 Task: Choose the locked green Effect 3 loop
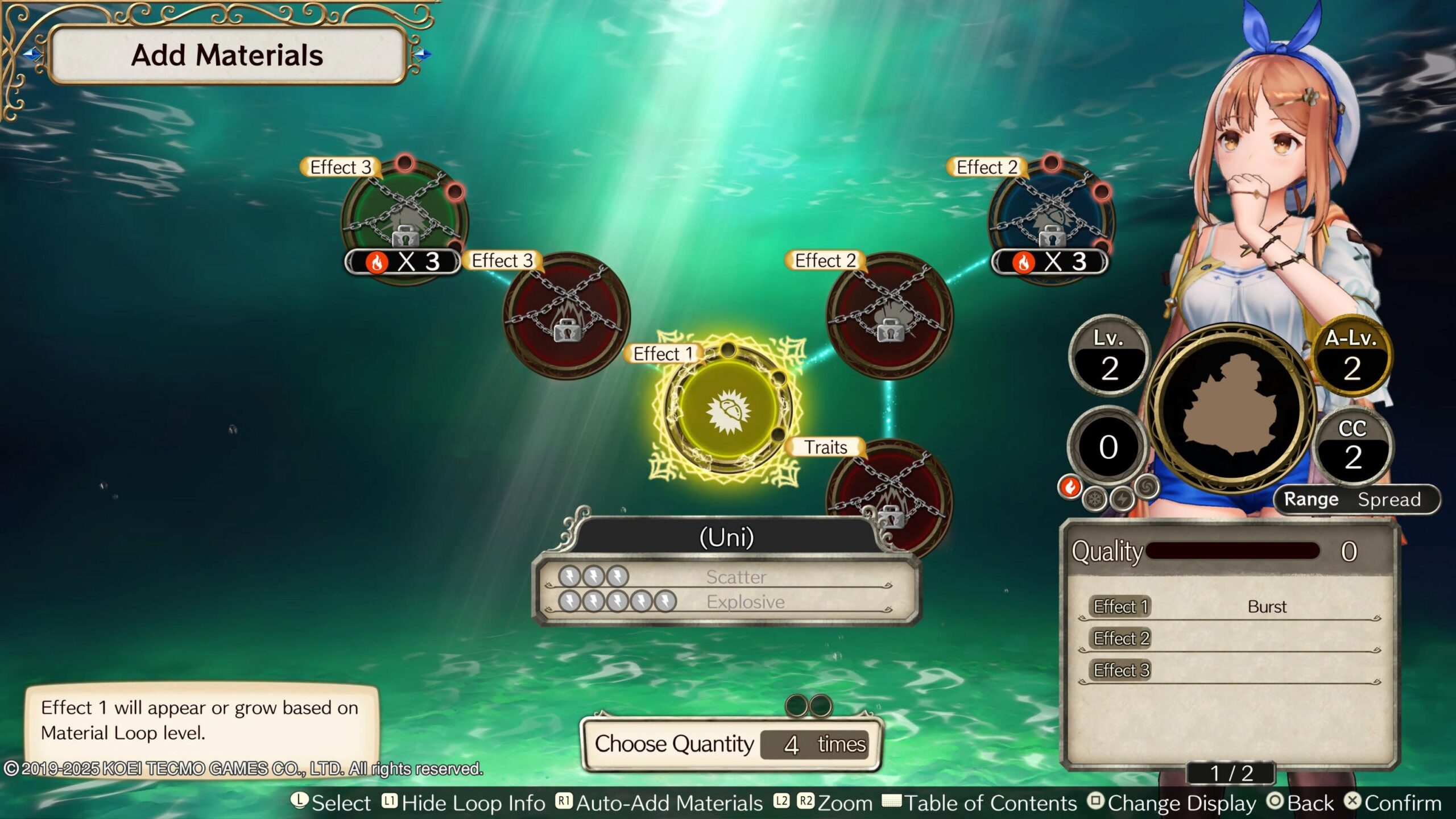click(404, 219)
